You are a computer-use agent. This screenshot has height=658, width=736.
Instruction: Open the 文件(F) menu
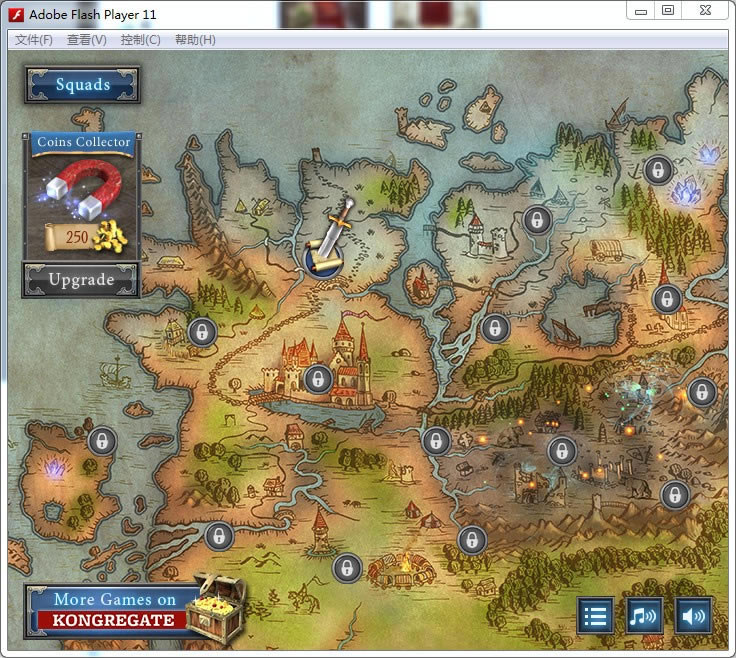tap(34, 40)
